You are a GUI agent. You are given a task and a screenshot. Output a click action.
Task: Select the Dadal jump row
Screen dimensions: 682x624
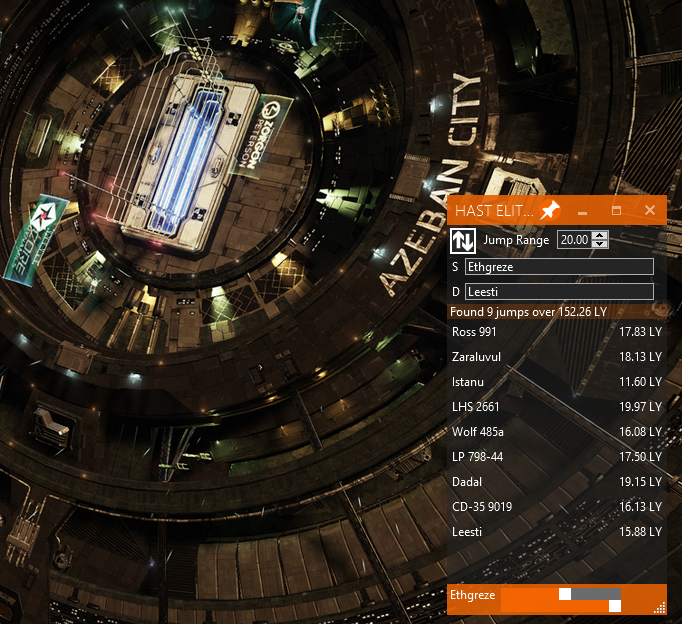[x=556, y=482]
